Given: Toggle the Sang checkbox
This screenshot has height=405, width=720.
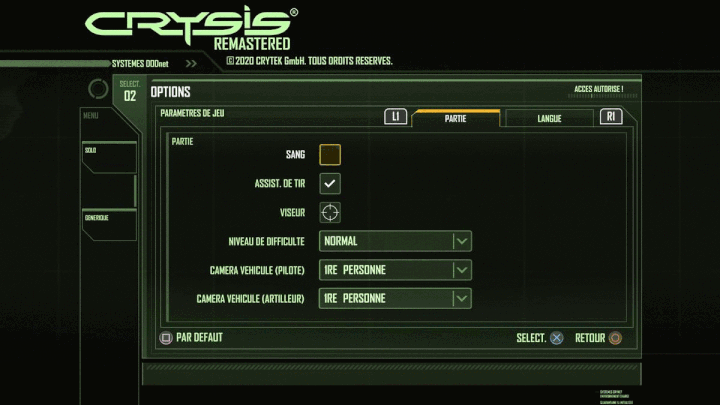Looking at the screenshot, I should [x=330, y=154].
